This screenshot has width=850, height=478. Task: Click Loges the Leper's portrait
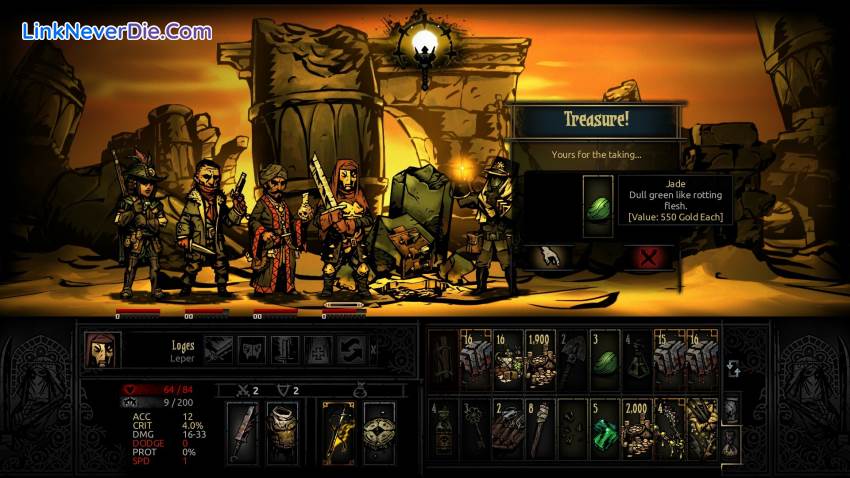pos(101,350)
